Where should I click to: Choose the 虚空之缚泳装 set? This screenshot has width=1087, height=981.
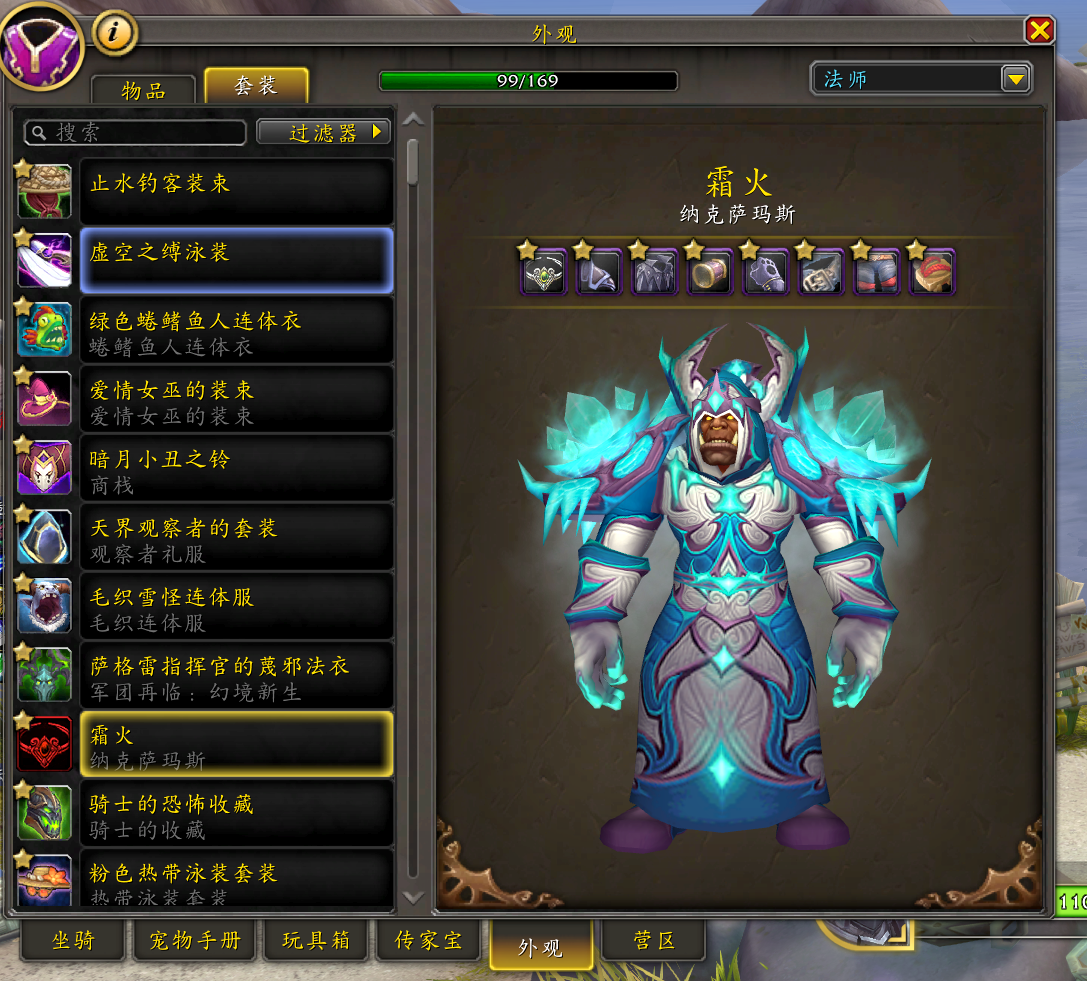click(235, 260)
